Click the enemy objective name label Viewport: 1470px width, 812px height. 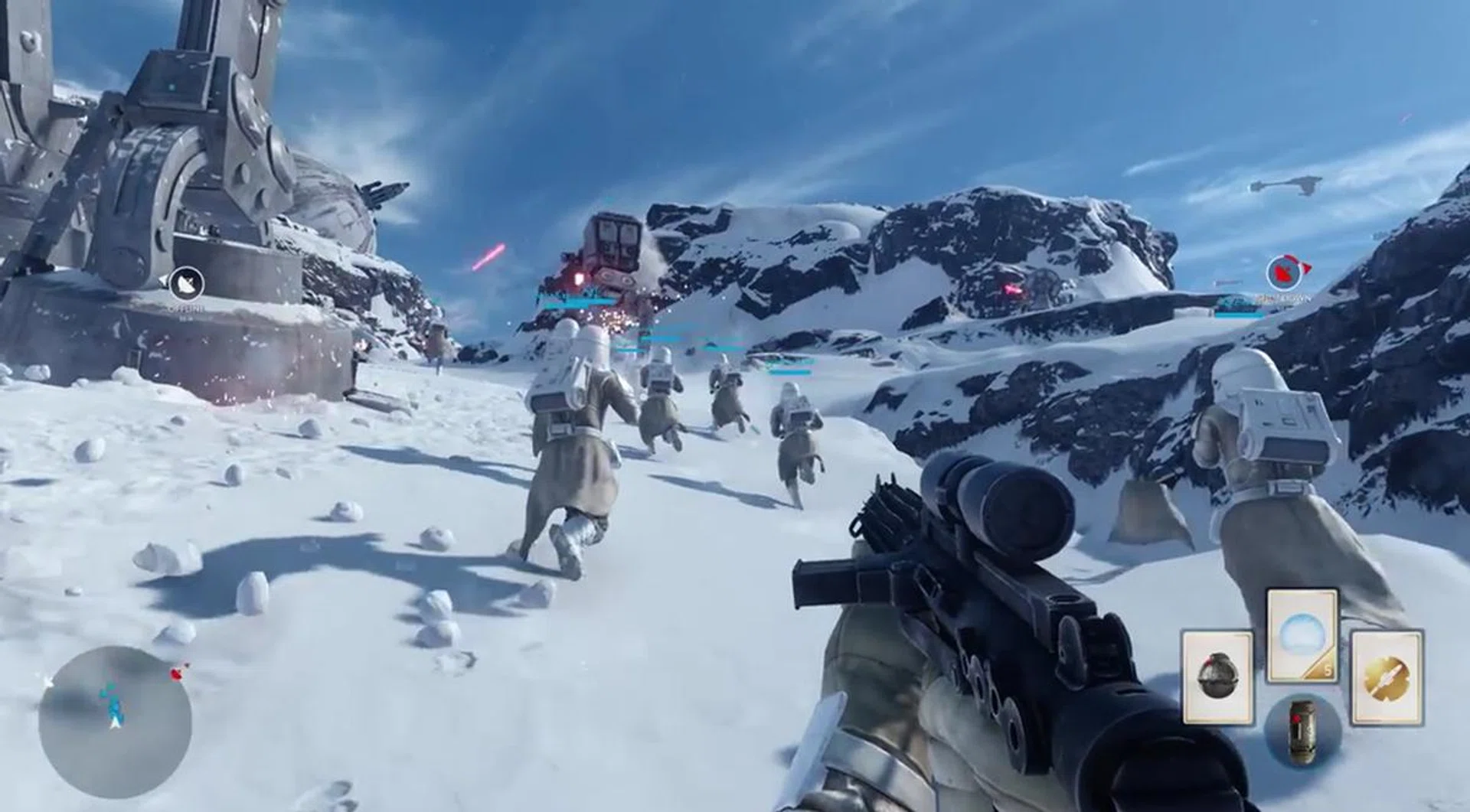pyautogui.click(x=1283, y=298)
